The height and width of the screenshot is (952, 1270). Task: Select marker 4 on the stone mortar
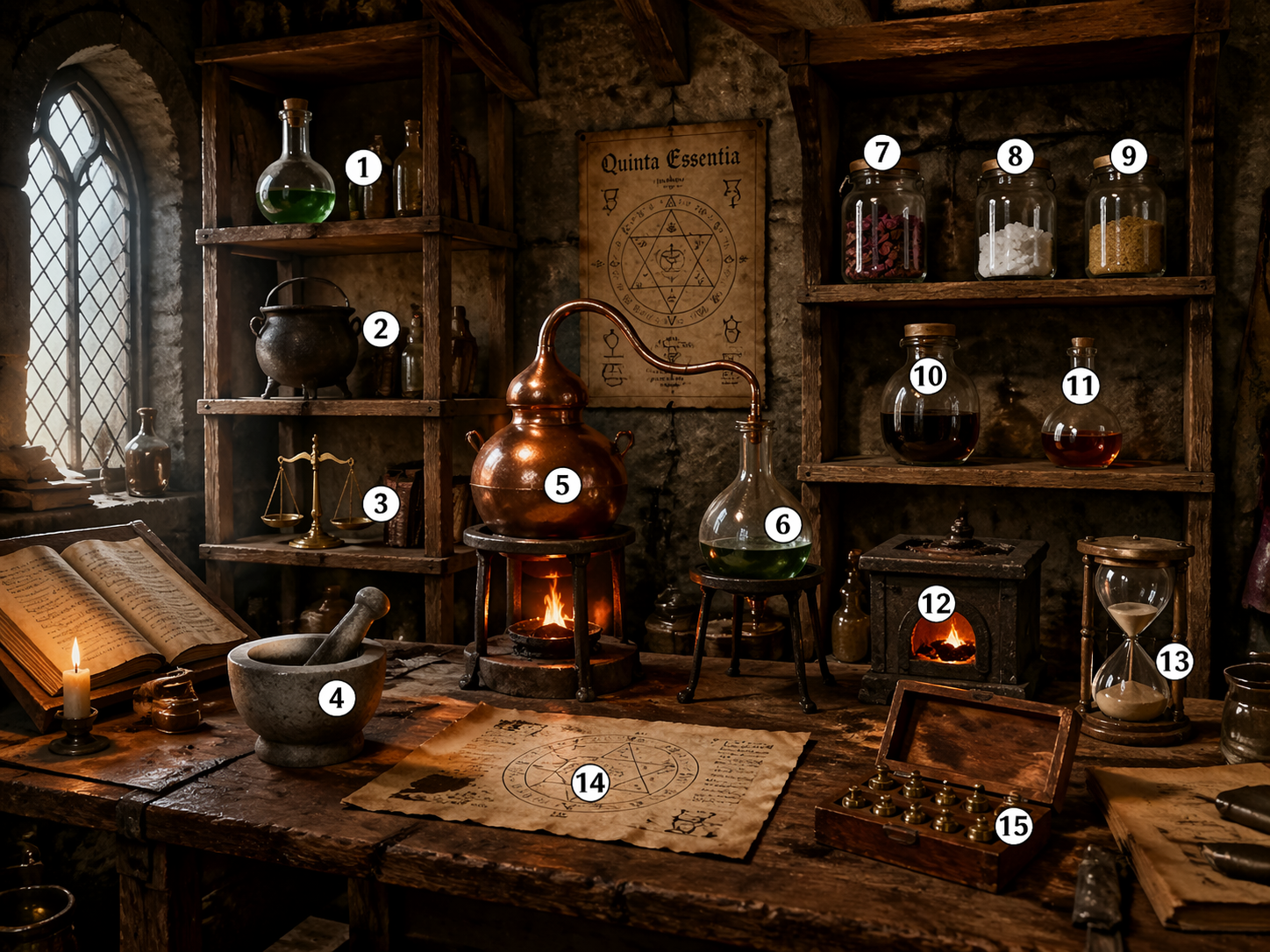click(x=337, y=698)
